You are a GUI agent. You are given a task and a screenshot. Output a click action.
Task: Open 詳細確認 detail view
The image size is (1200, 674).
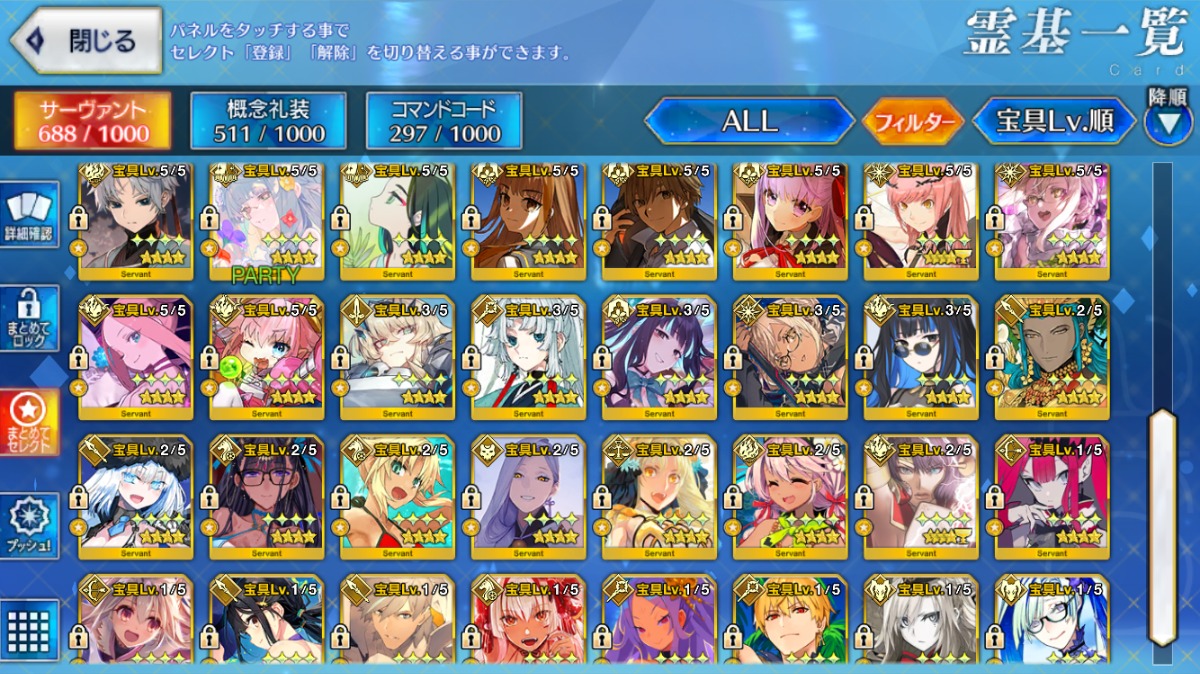29,216
